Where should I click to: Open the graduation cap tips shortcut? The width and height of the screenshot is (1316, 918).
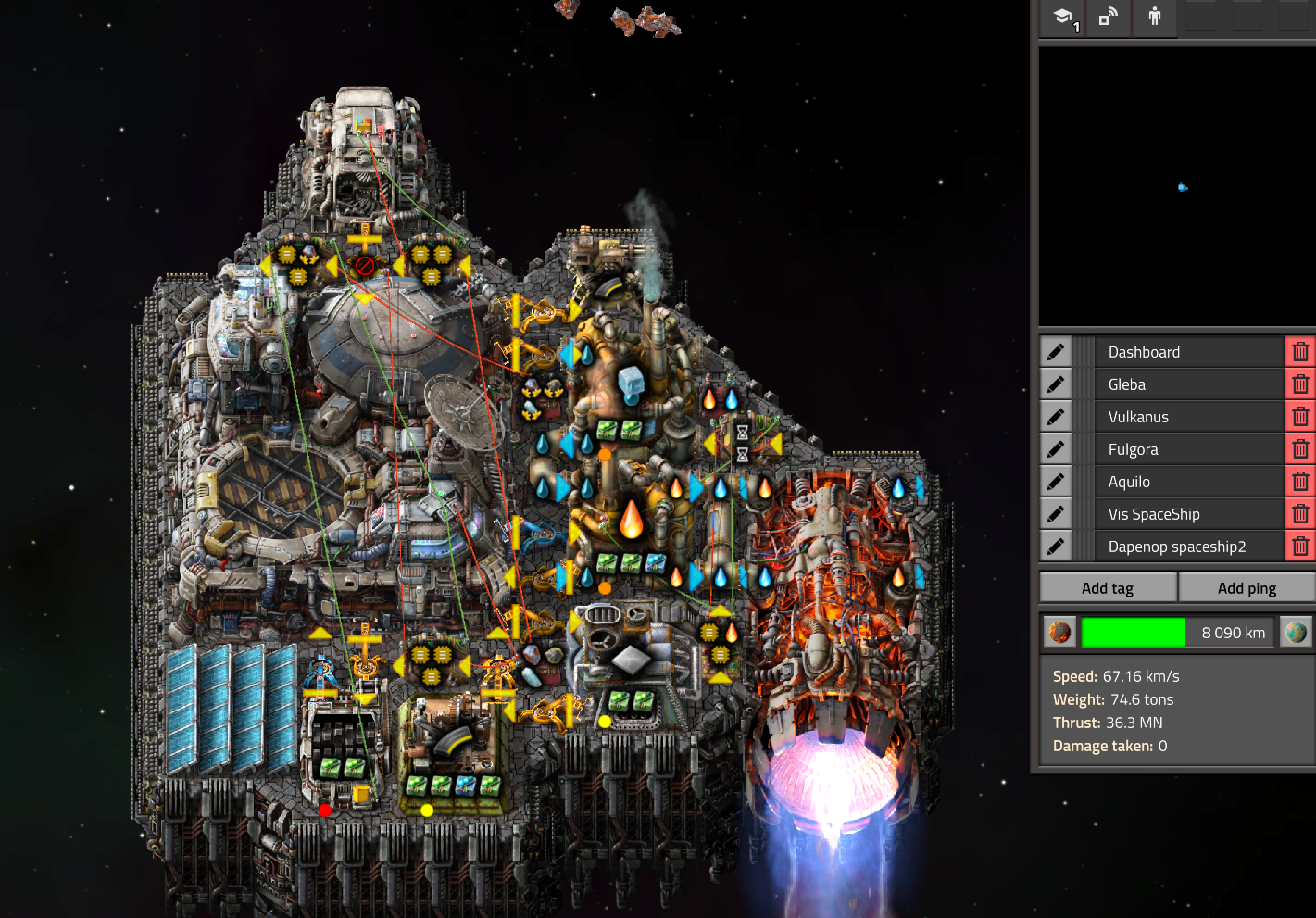pos(1062,18)
